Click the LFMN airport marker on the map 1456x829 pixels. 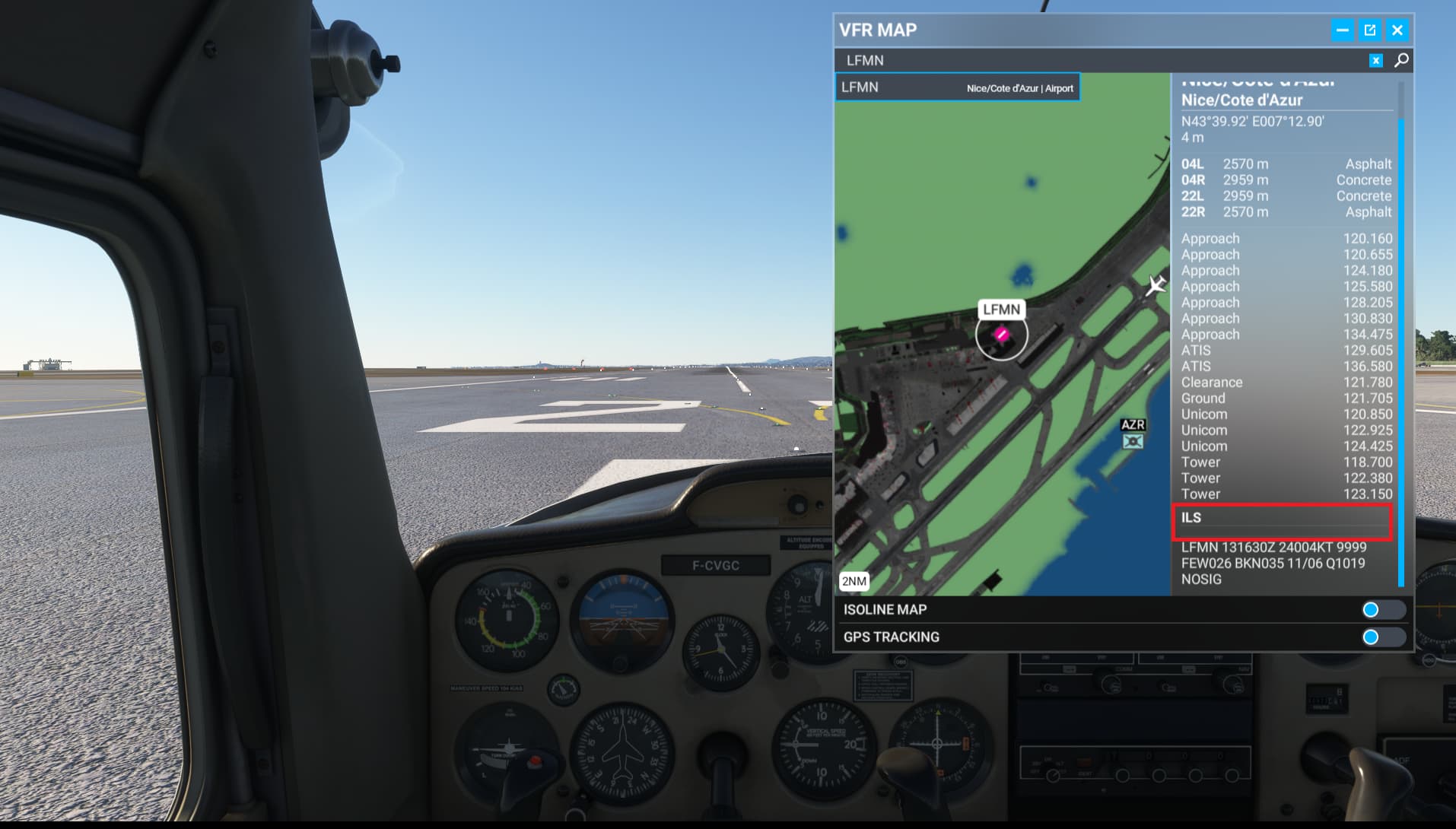1003,335
